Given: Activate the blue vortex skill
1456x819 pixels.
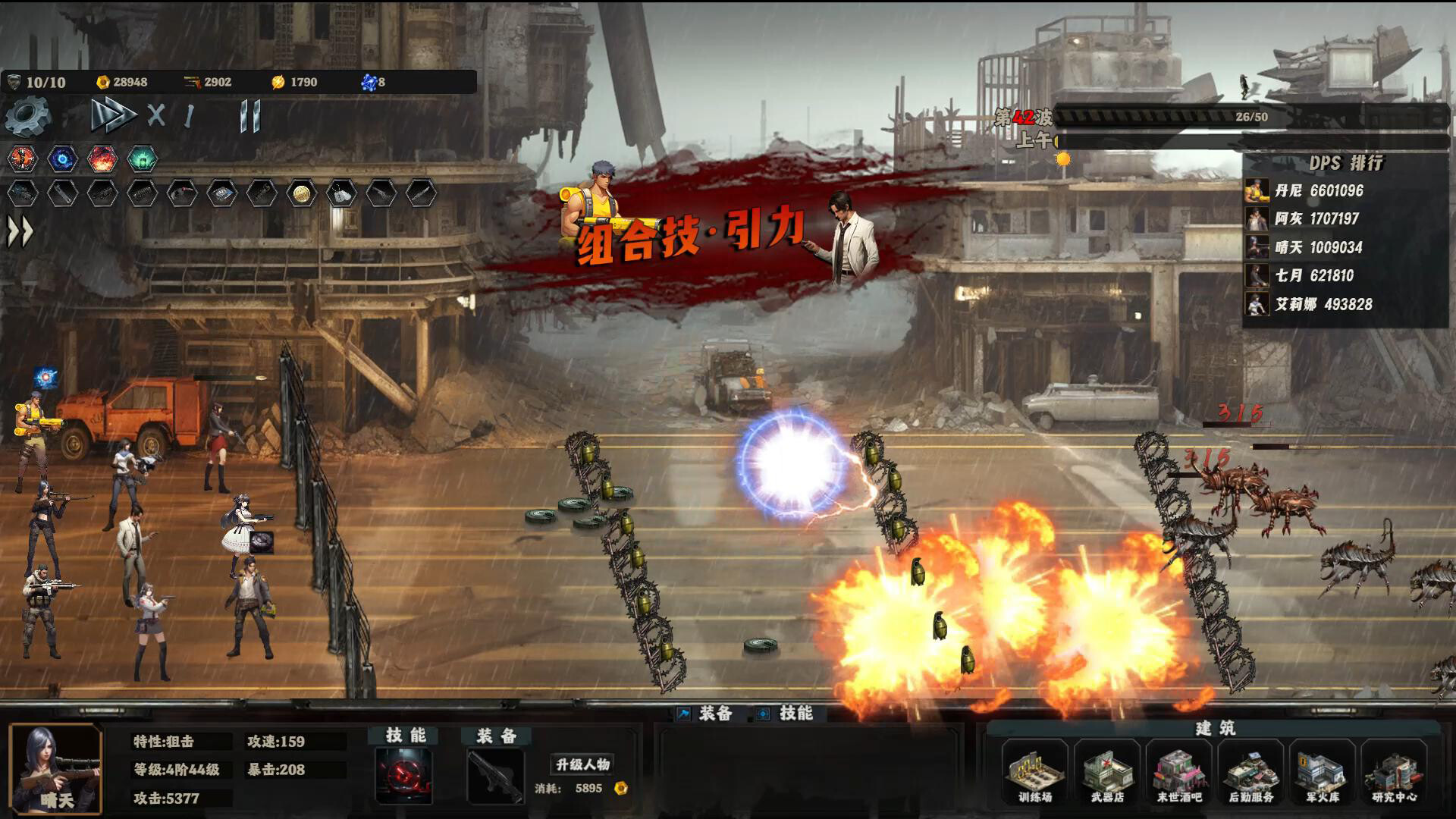Looking at the screenshot, I should coord(62,158).
